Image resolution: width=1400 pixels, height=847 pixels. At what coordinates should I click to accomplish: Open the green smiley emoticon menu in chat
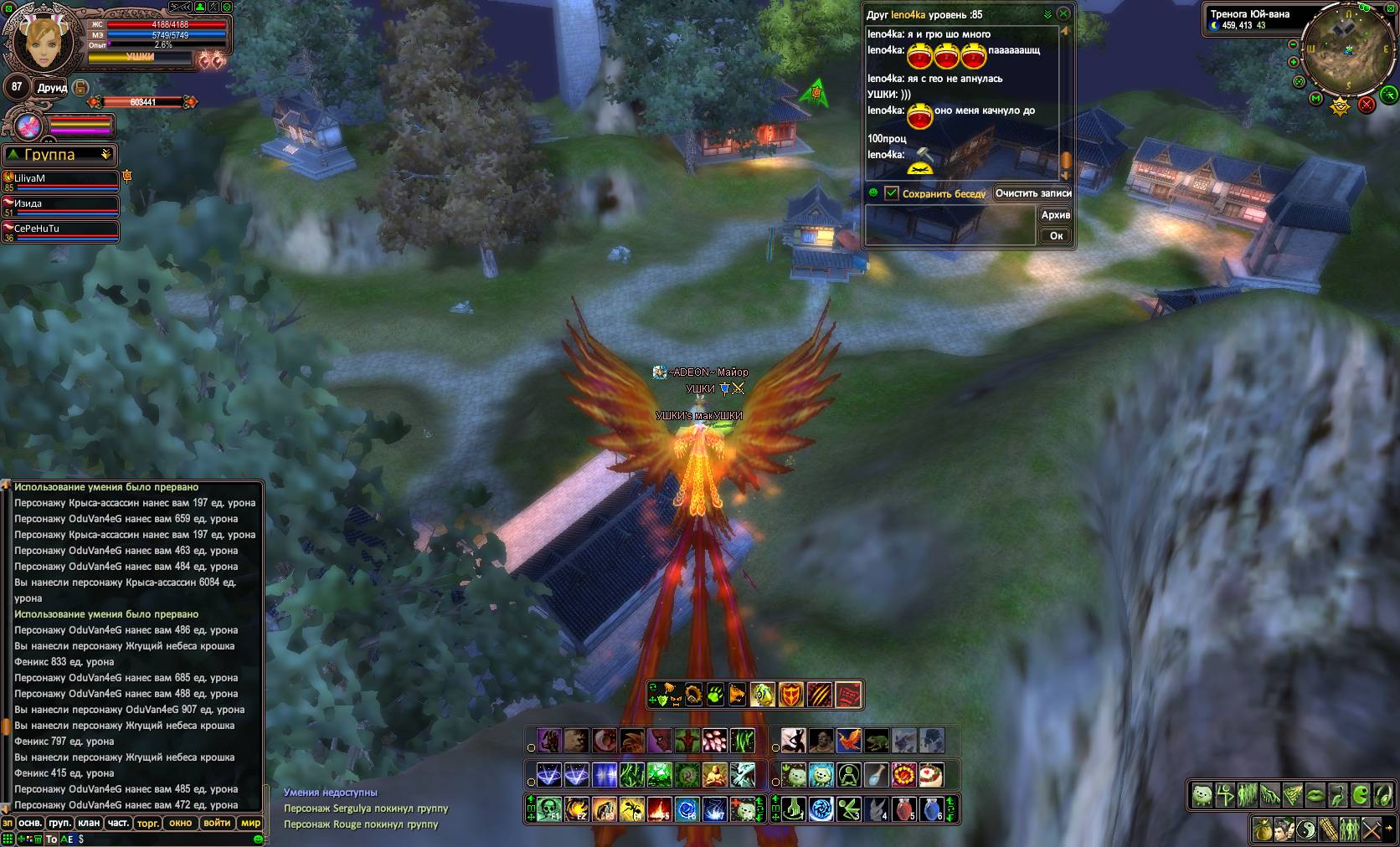pos(258,839)
